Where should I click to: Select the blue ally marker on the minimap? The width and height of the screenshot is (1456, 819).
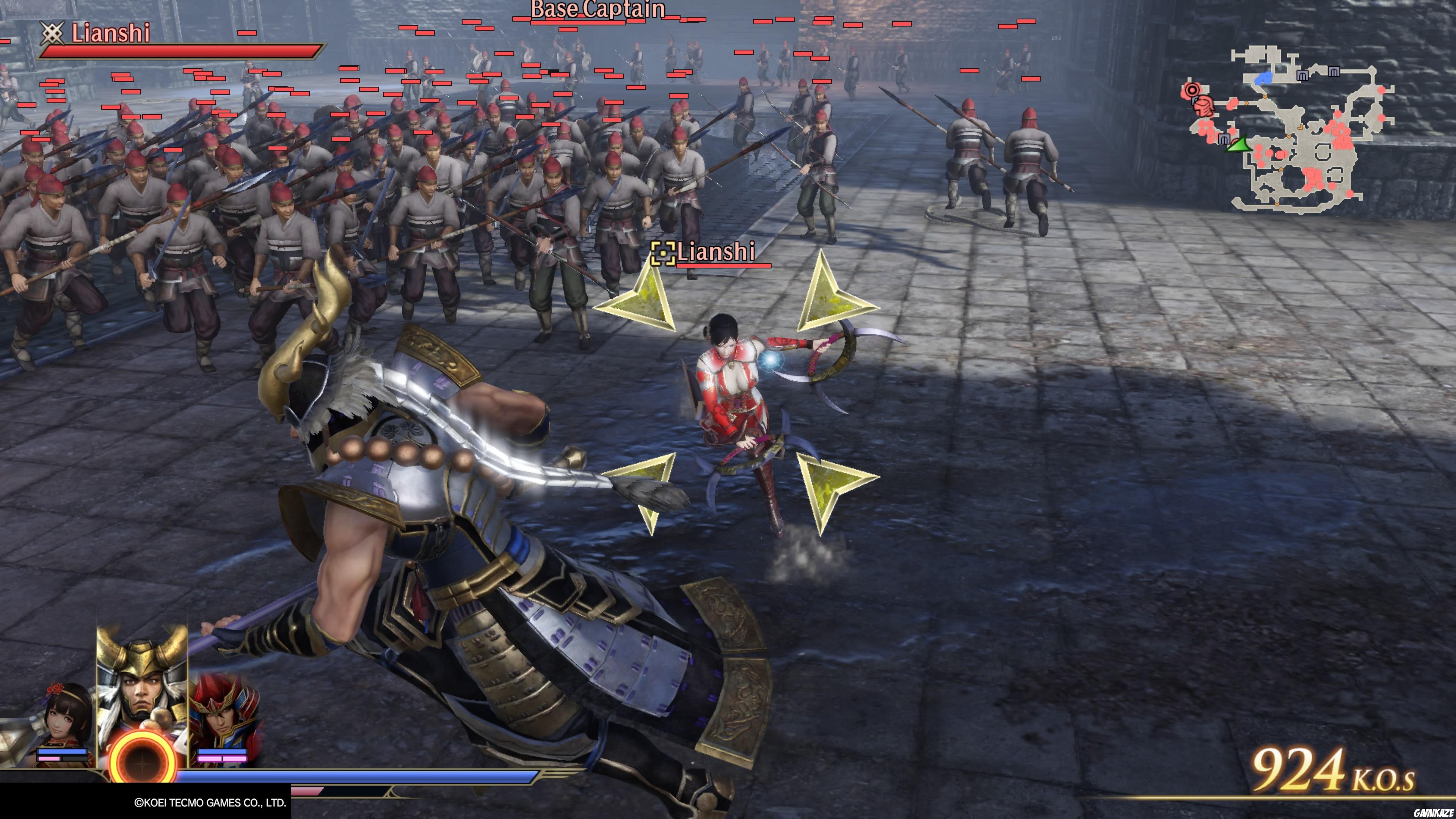pos(1265,78)
